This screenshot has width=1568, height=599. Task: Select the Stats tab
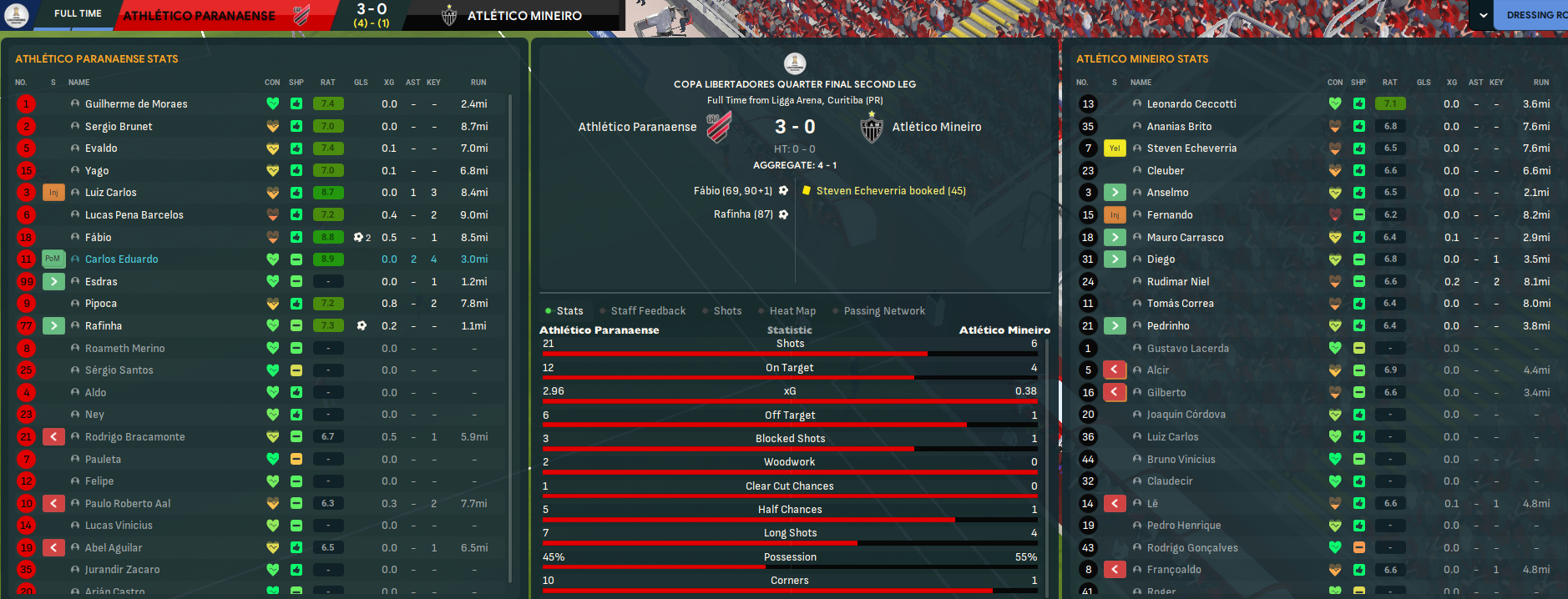[569, 311]
